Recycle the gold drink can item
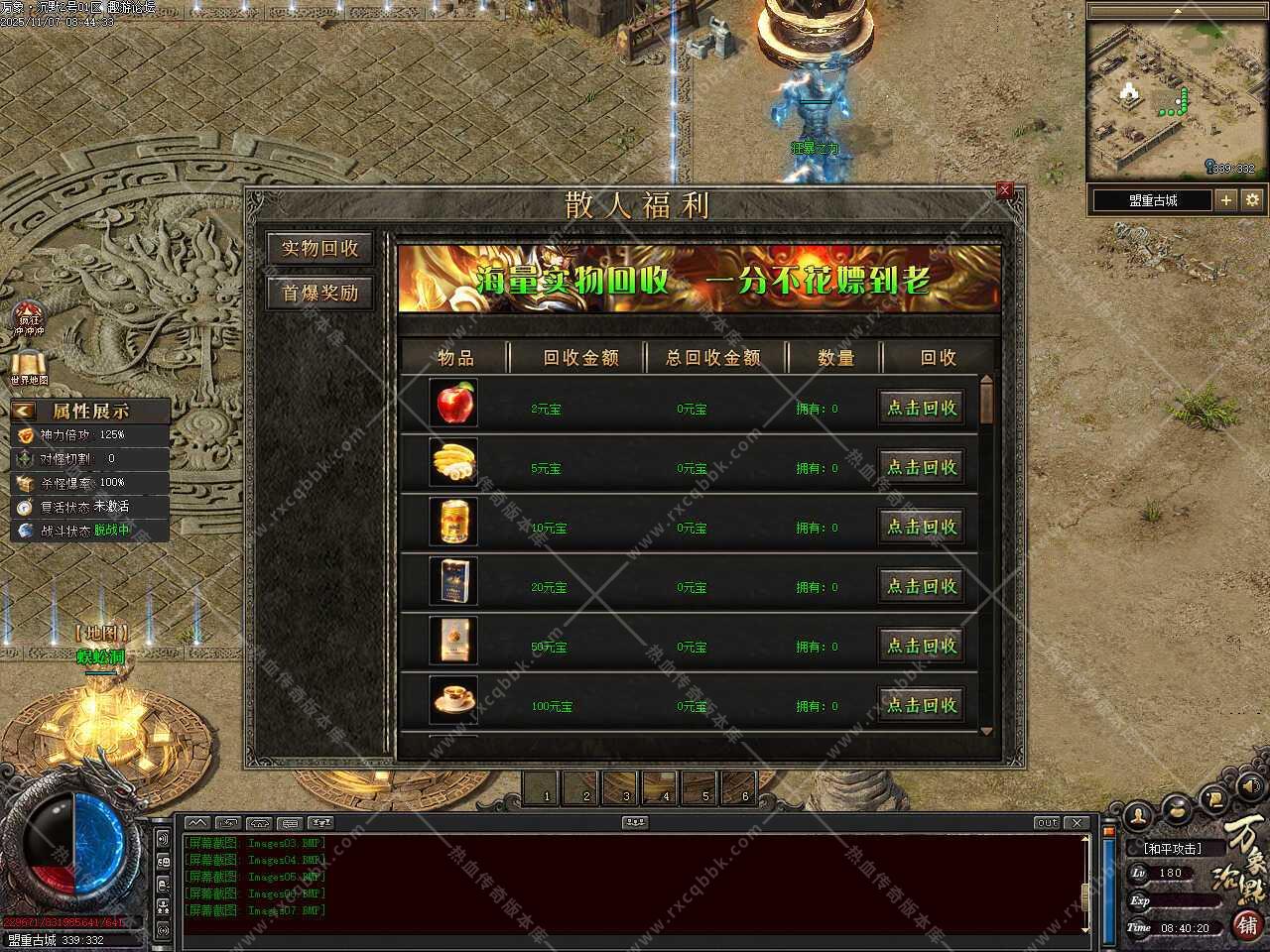This screenshot has height=952, width=1270. pyautogui.click(x=922, y=527)
